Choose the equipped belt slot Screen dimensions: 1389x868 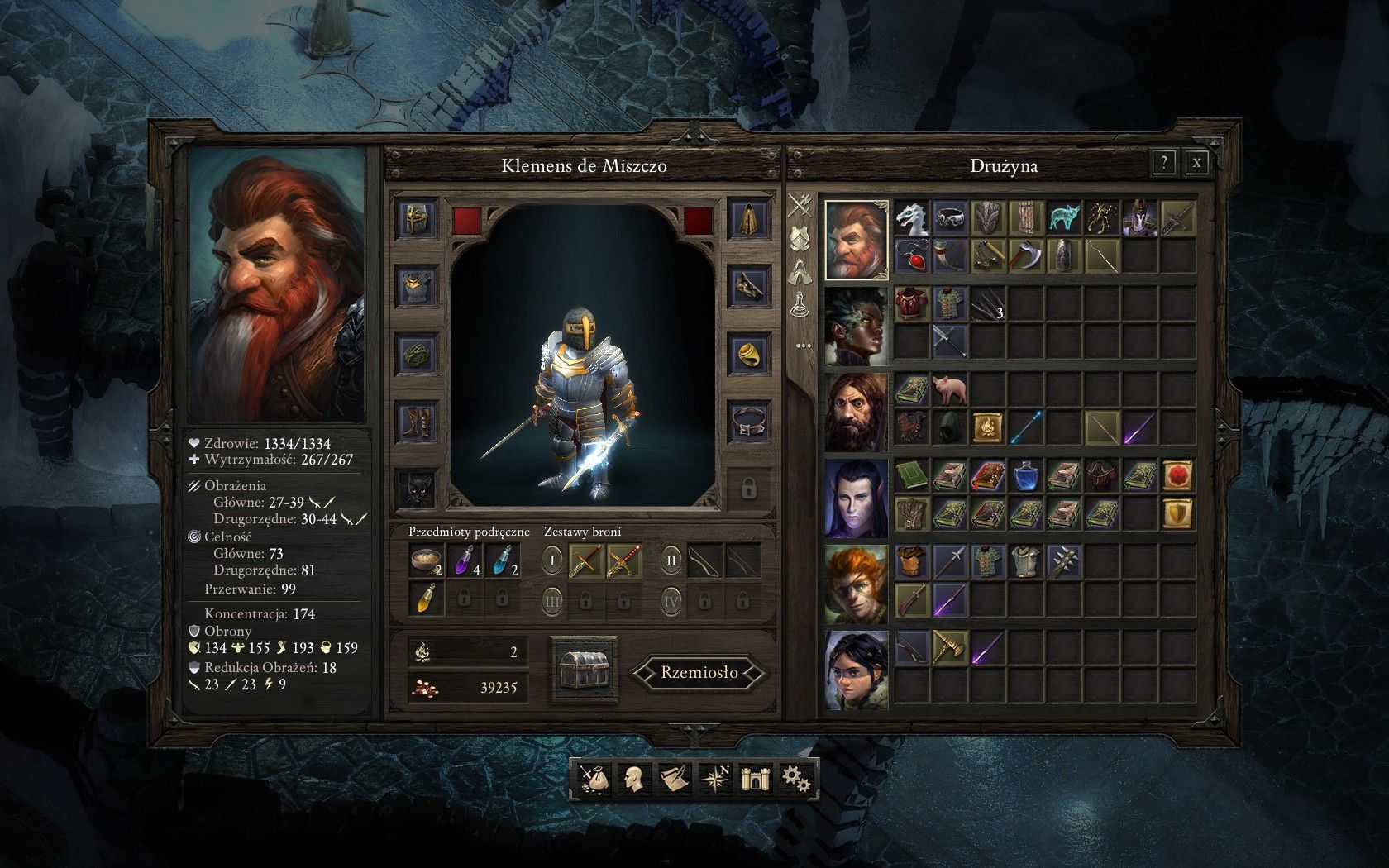point(747,422)
